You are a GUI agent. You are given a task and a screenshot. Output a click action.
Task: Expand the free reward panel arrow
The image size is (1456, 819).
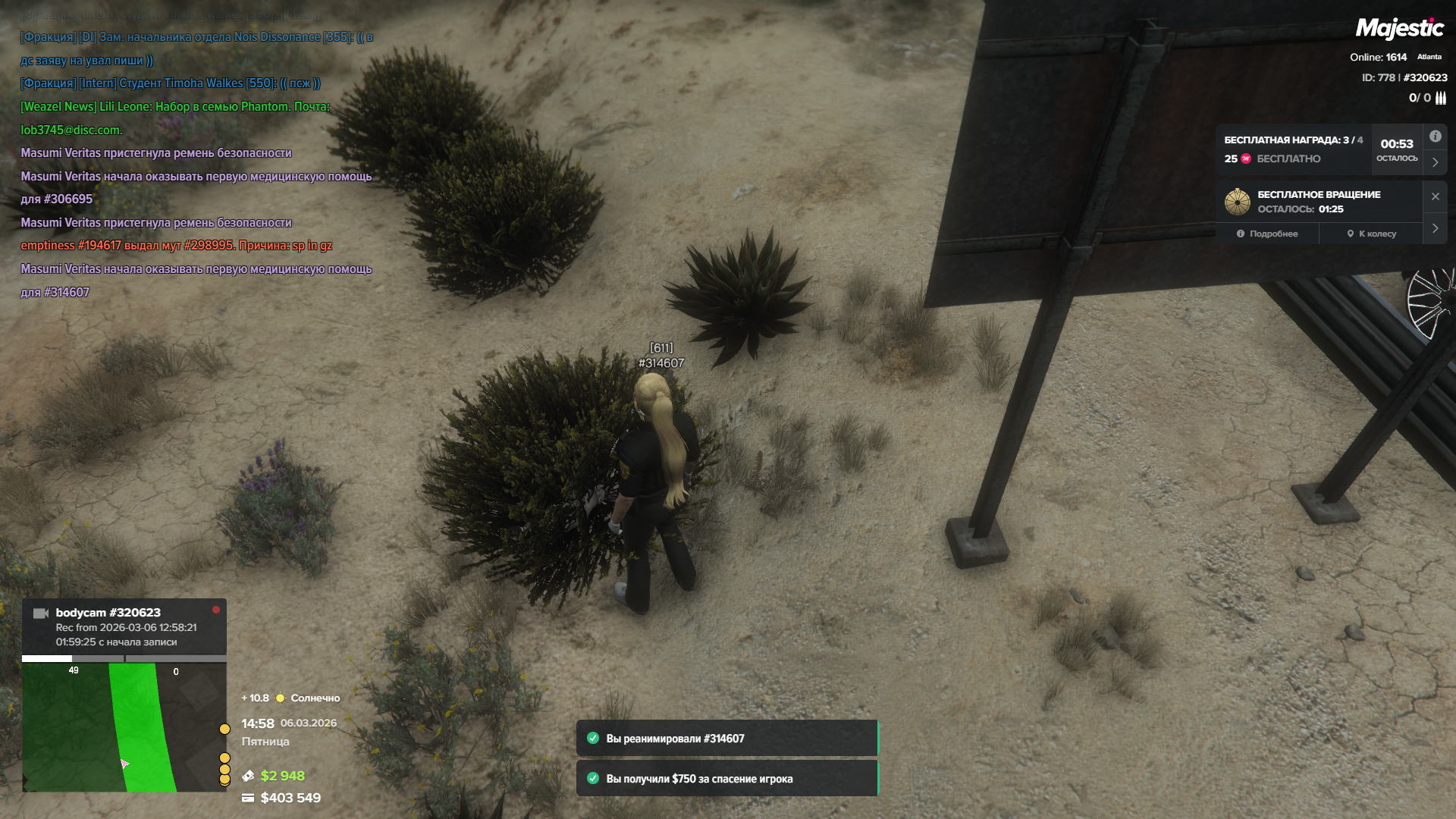(1435, 162)
